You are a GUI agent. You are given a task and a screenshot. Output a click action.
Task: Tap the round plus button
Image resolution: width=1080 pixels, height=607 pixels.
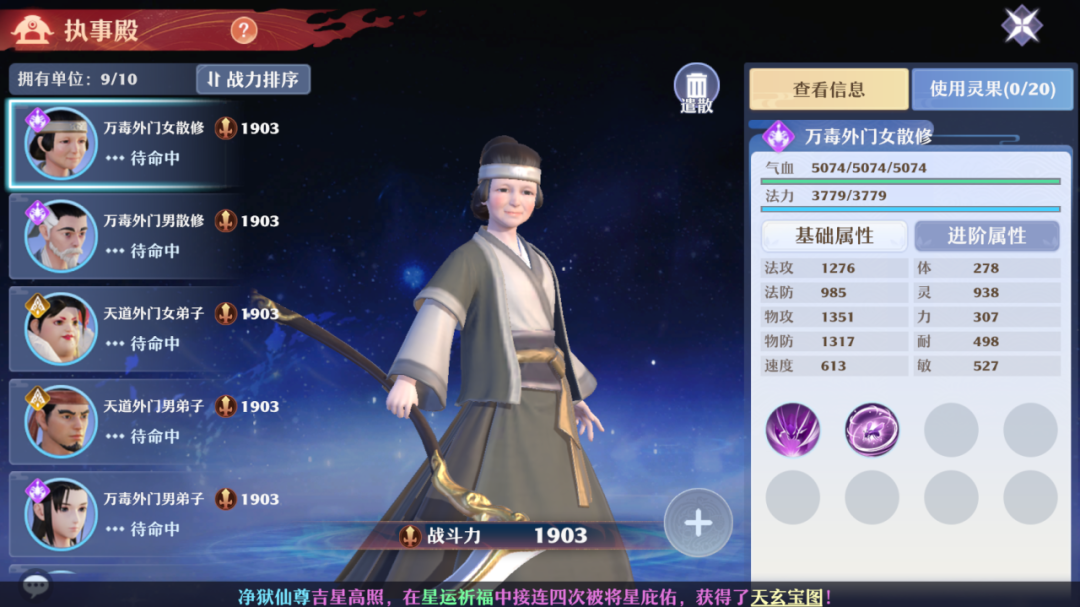(x=698, y=523)
